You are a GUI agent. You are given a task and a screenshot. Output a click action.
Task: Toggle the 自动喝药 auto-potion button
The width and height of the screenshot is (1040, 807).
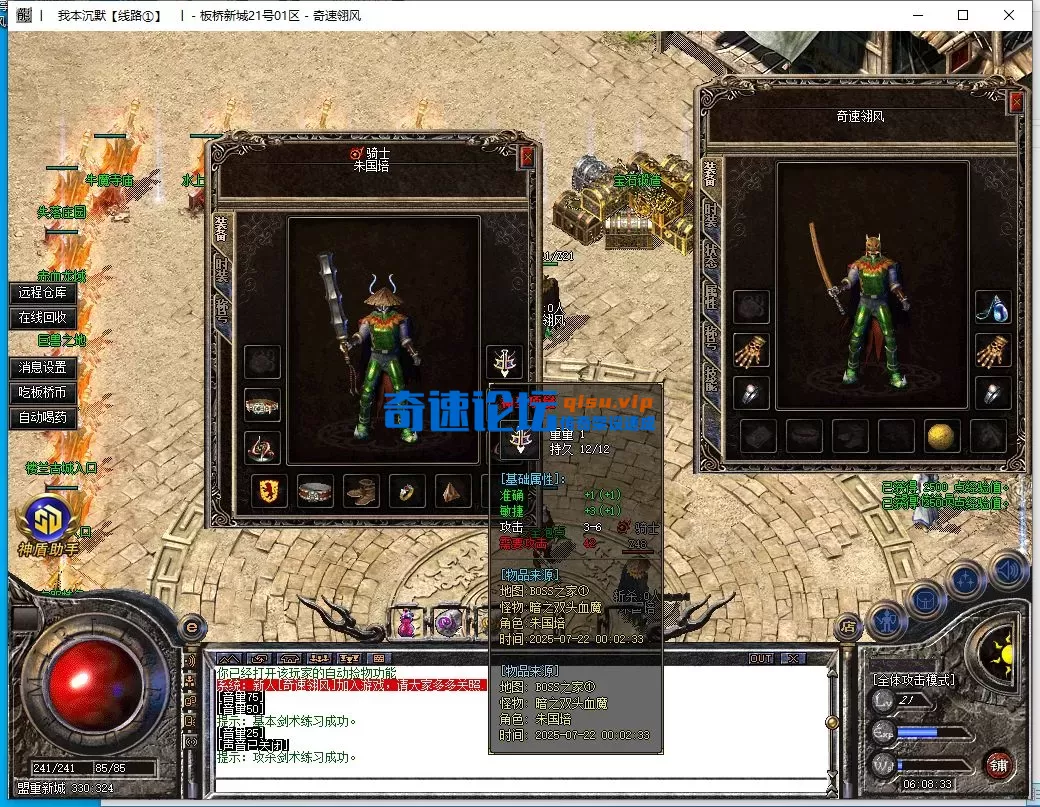point(42,417)
